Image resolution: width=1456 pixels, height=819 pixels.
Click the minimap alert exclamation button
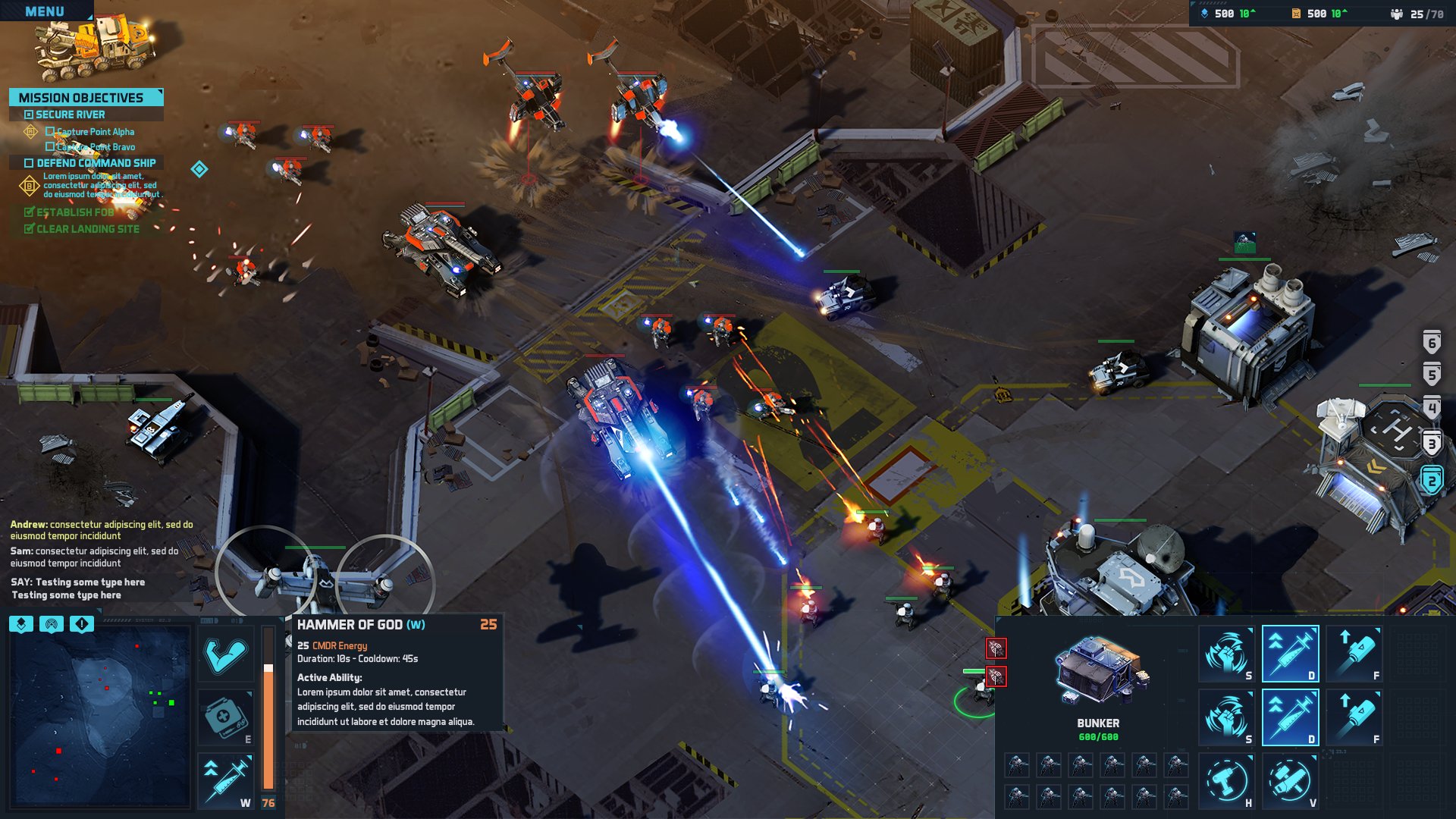(81, 624)
